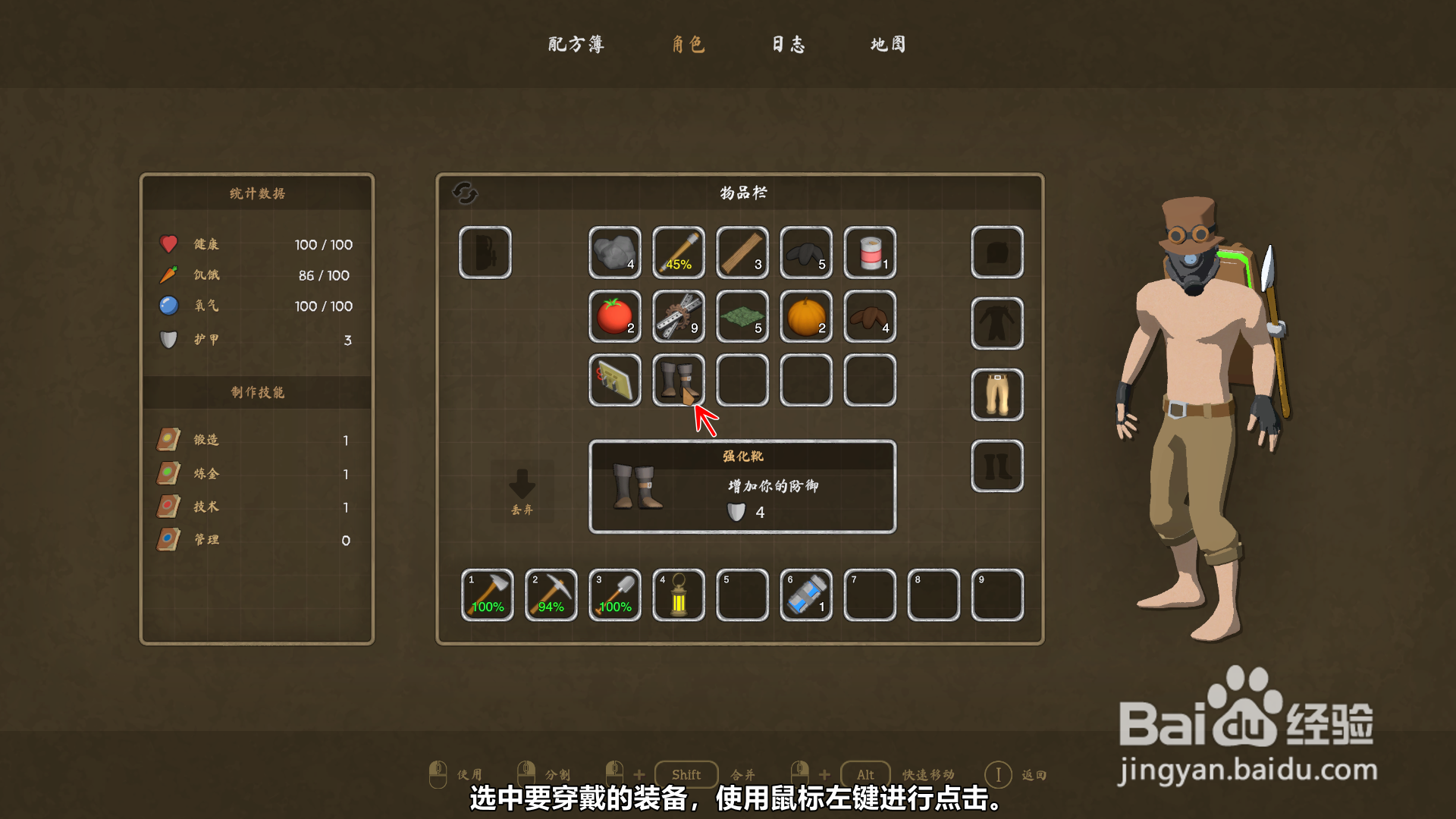This screenshot has height=819, width=1456.
Task: Expand the 统计数据 stats panel
Action: 256,193
